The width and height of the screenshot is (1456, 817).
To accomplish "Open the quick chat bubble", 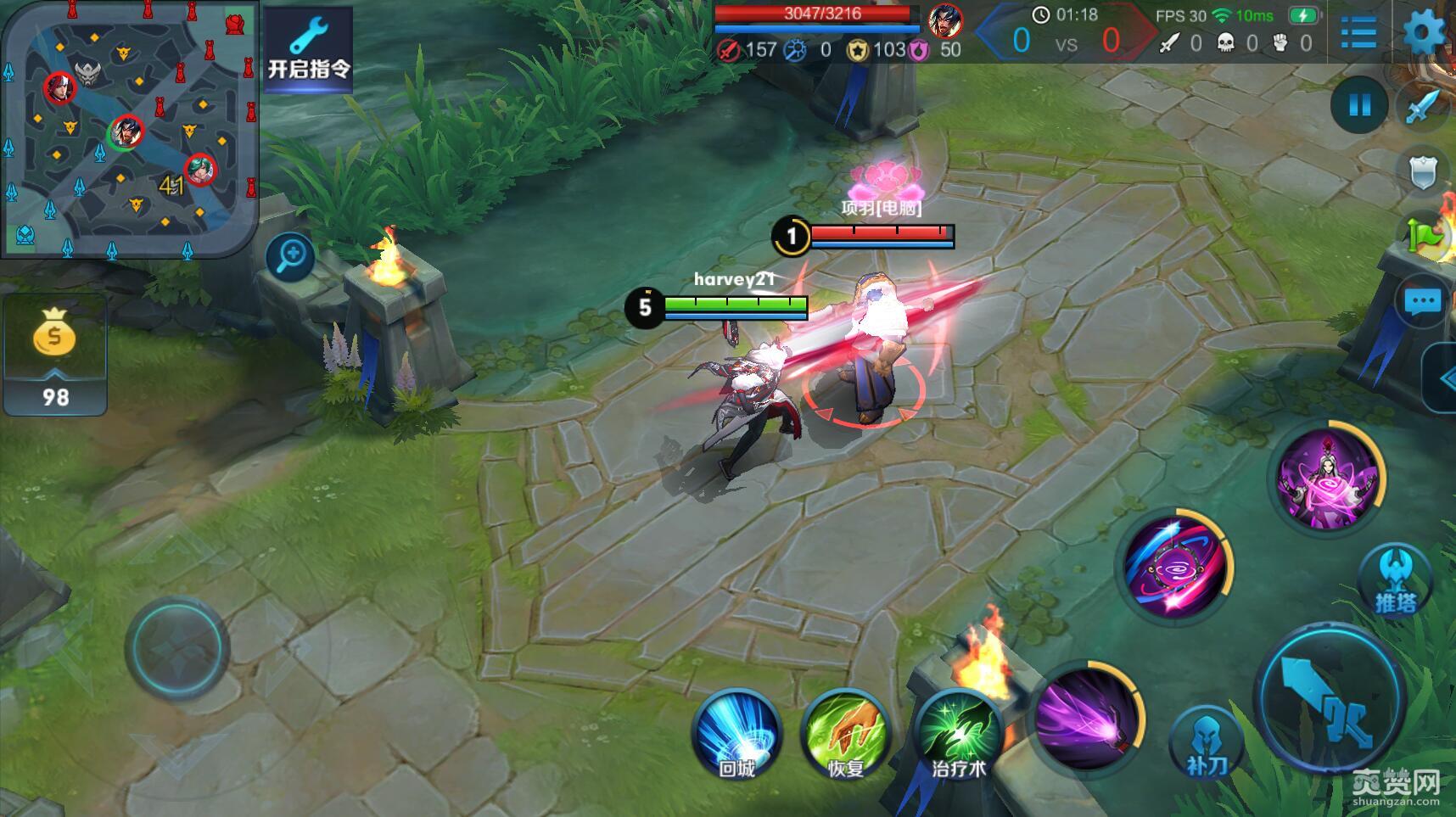I will 1422,301.
